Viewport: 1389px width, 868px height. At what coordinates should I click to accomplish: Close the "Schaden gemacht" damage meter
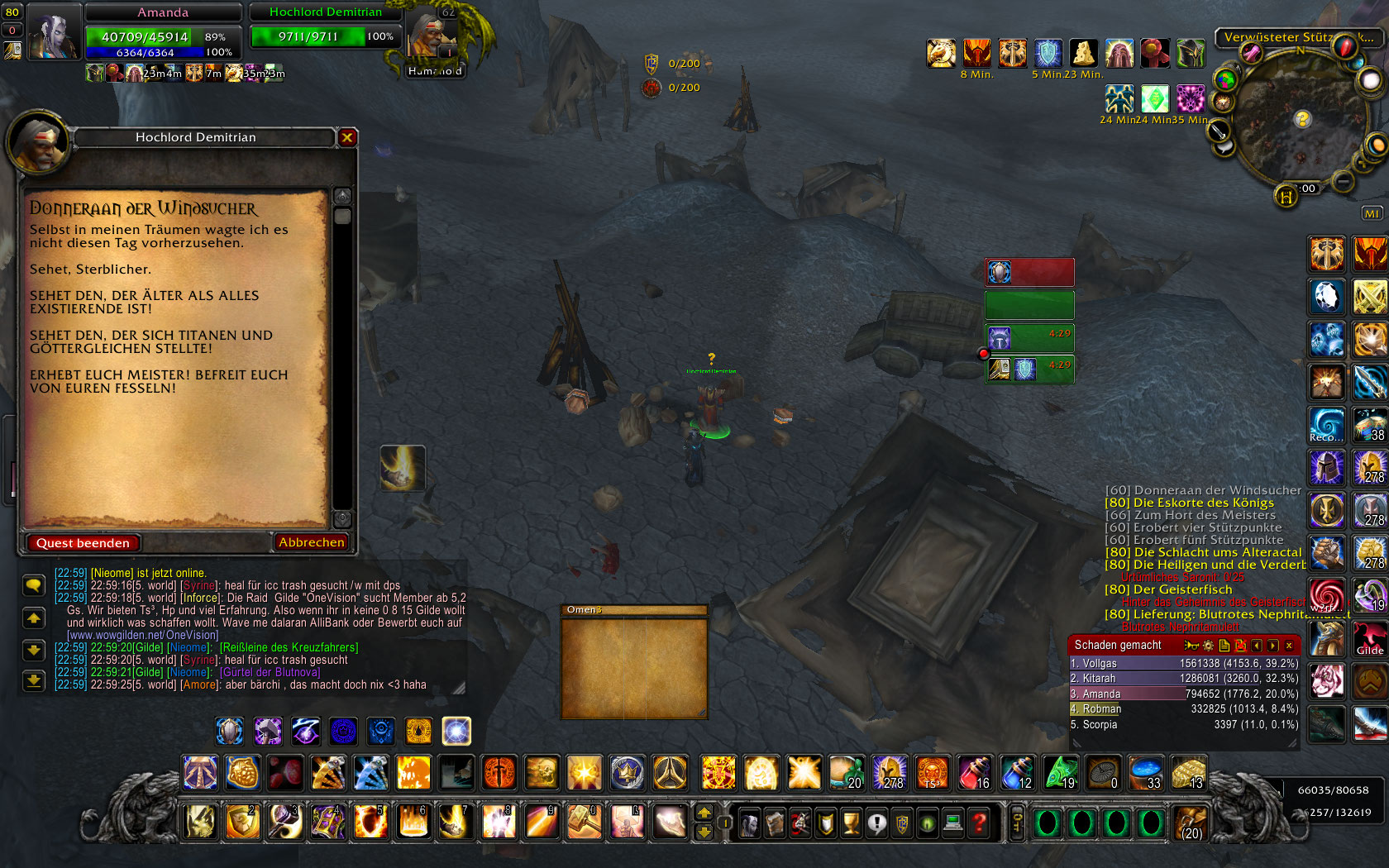1289,646
